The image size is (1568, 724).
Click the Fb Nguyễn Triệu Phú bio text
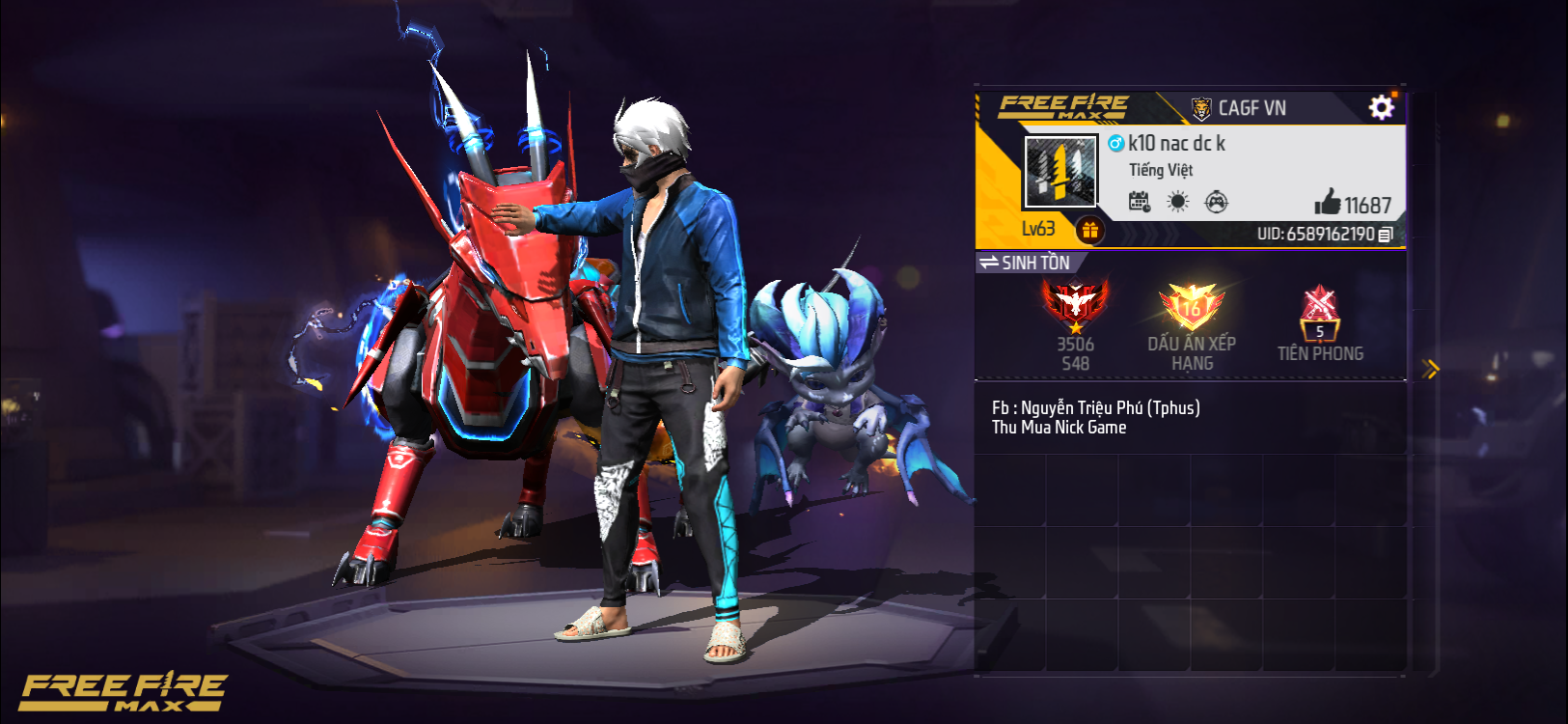(x=1097, y=407)
